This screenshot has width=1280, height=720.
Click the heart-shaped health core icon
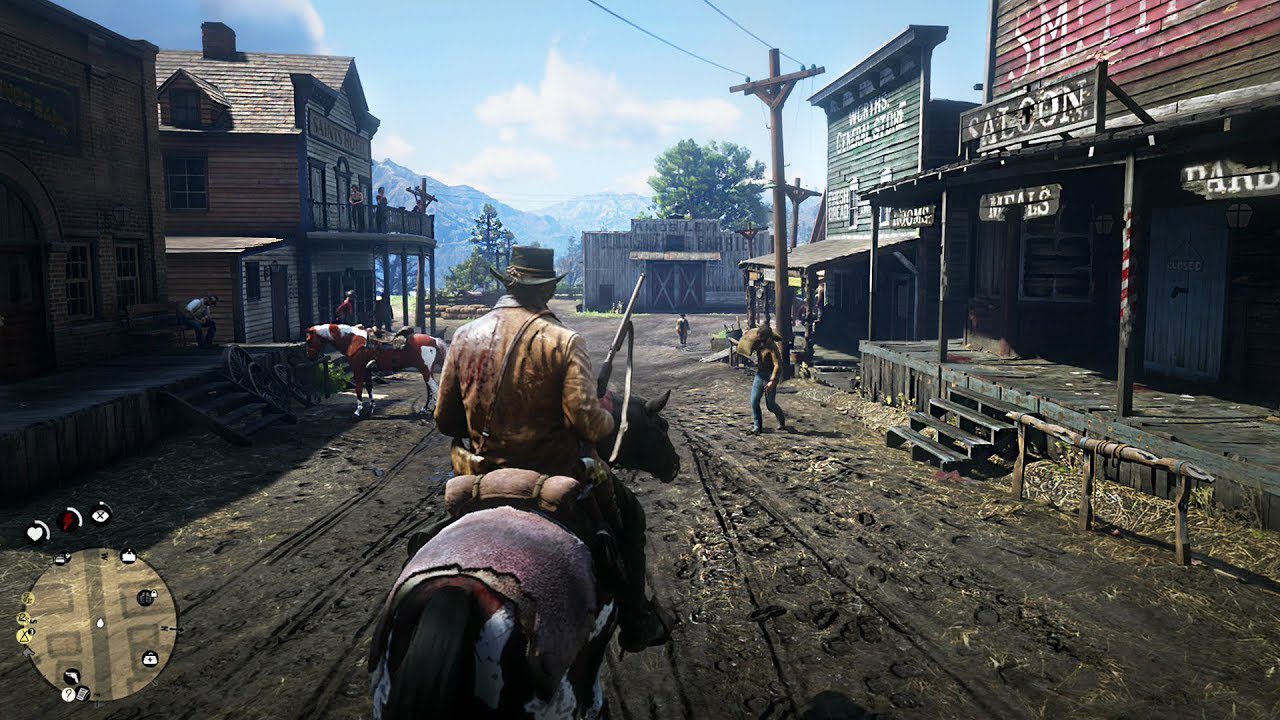(35, 531)
